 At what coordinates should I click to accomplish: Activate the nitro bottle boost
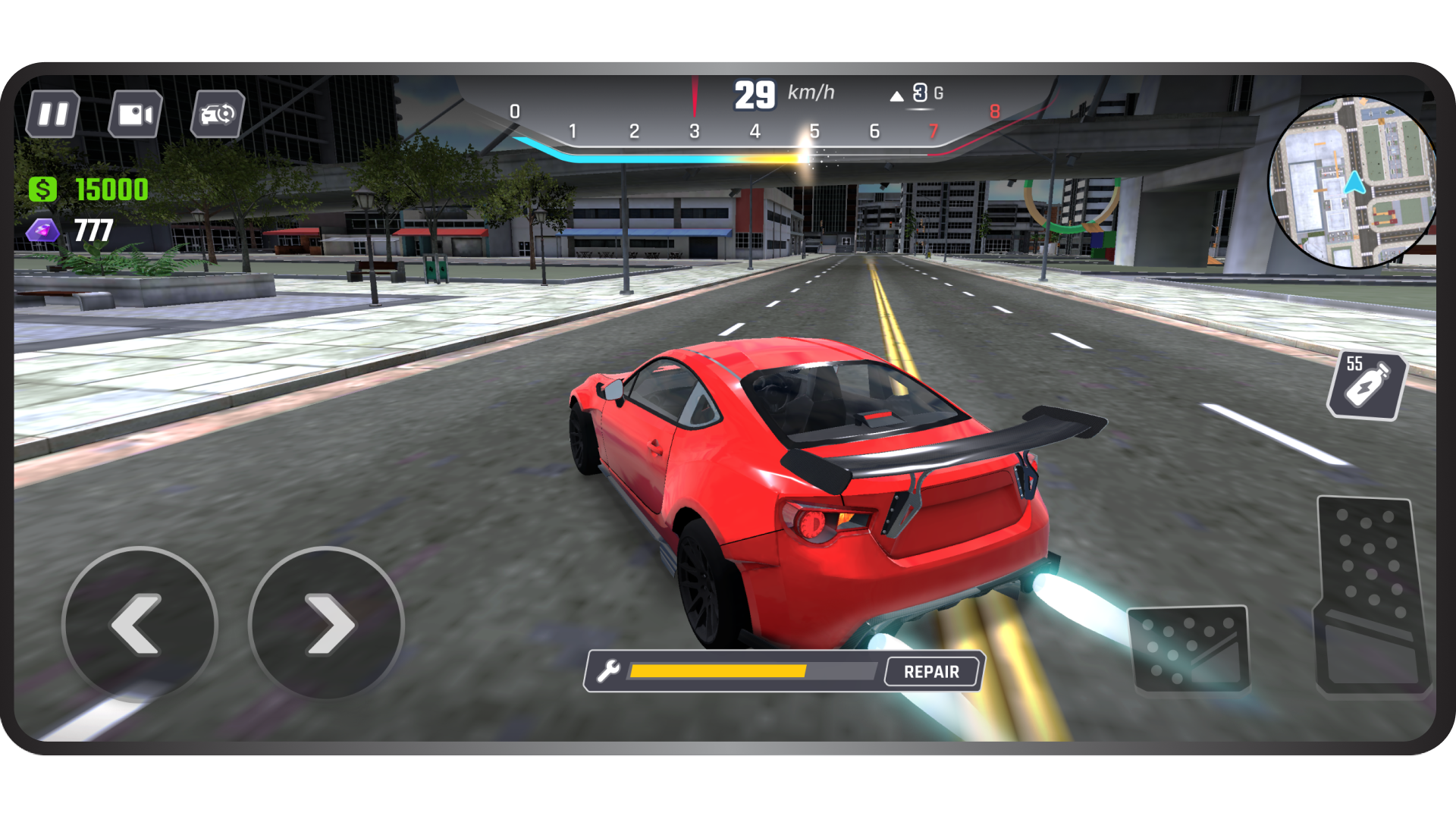coord(1367,385)
